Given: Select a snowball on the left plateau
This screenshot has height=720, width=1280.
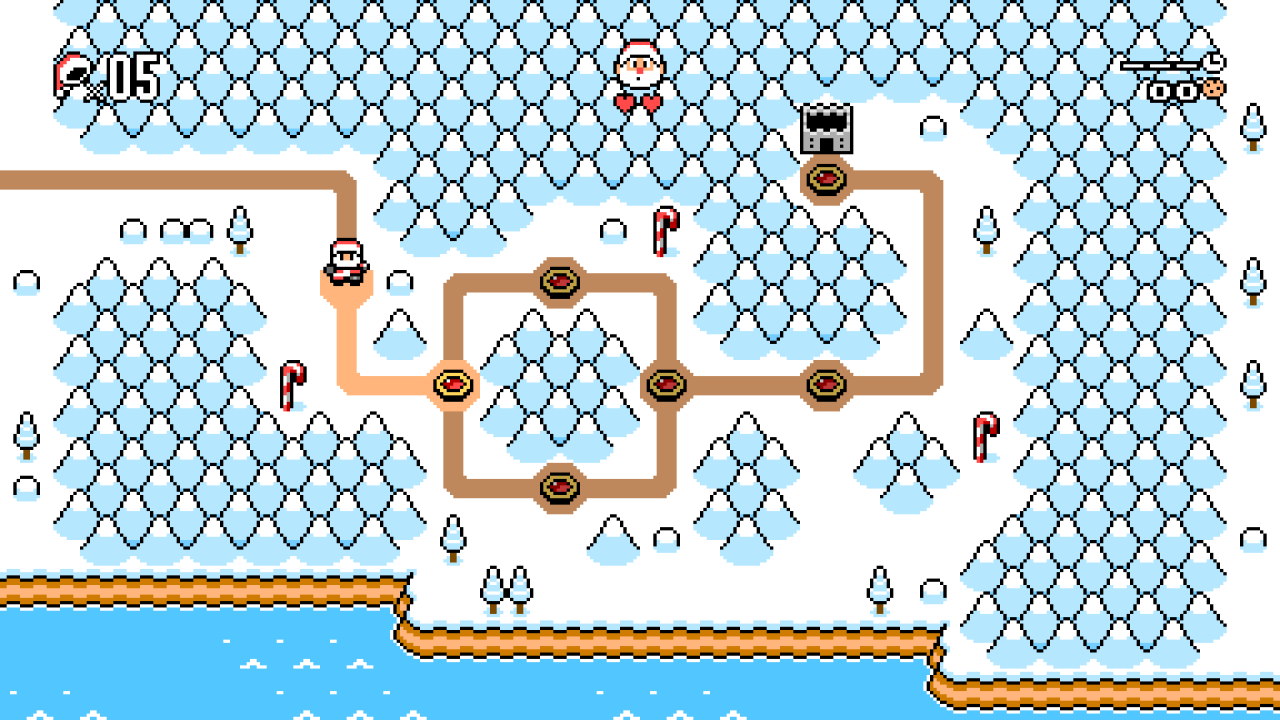Looking at the screenshot, I should [131, 230].
